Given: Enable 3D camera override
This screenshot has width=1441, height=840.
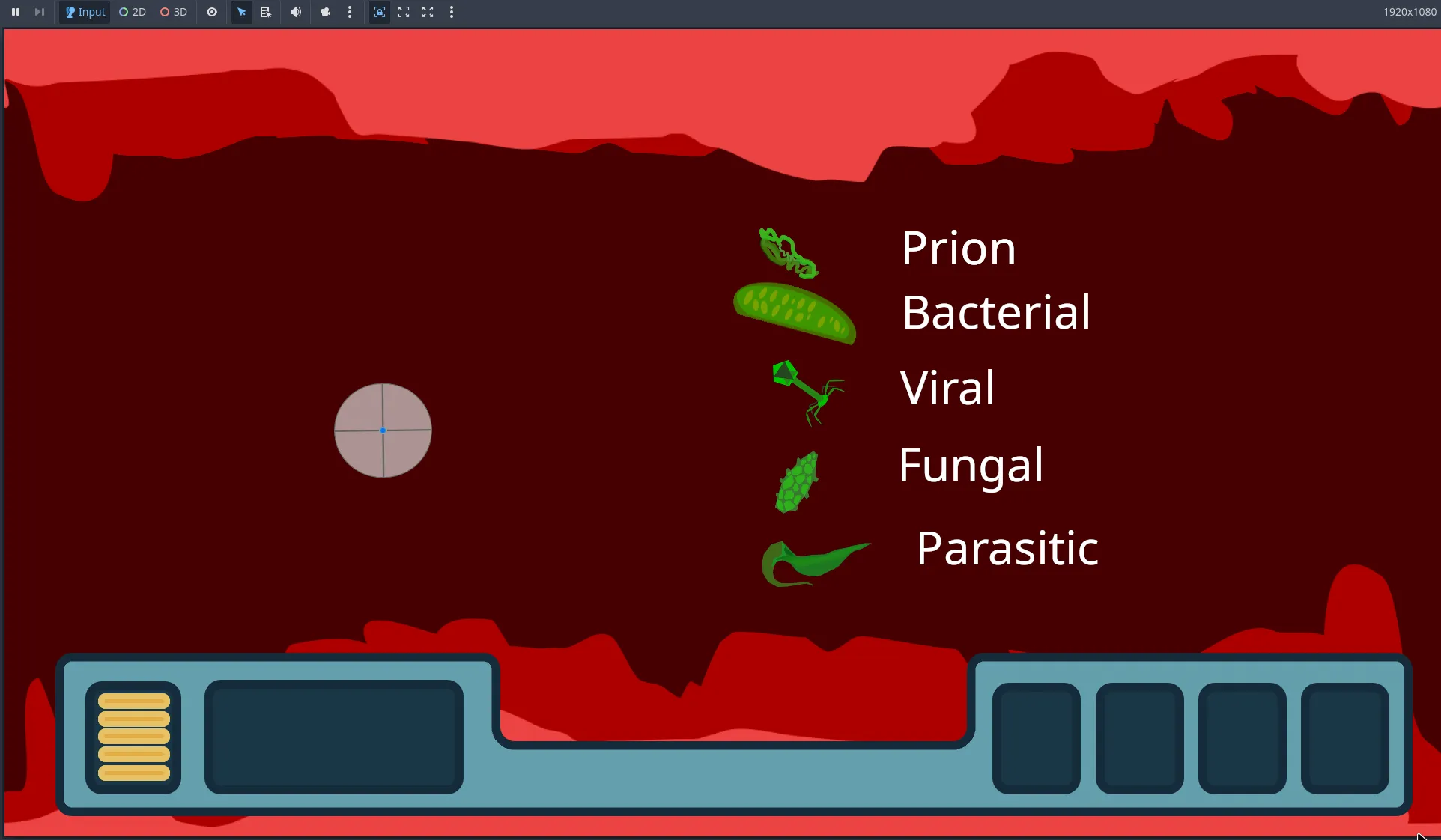Looking at the screenshot, I should (x=173, y=12).
